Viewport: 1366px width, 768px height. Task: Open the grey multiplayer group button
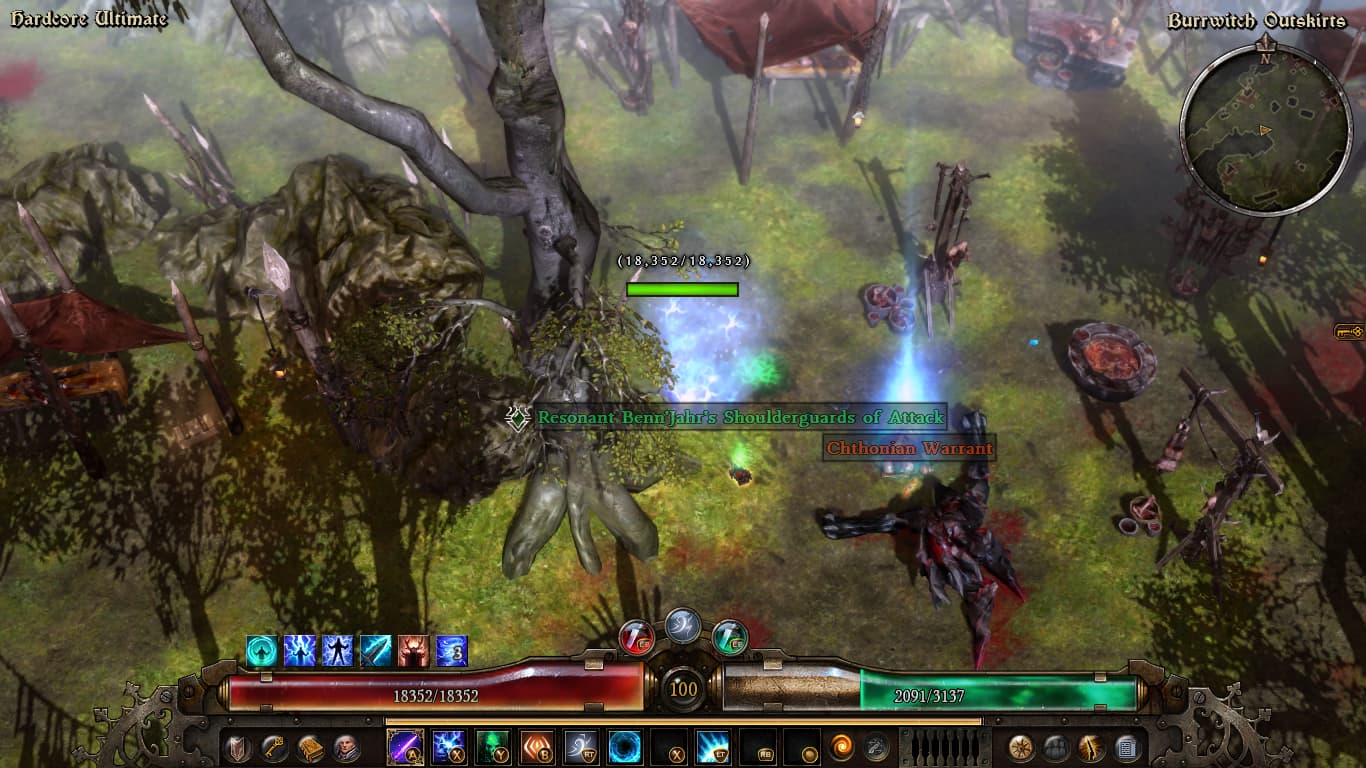(x=1056, y=747)
